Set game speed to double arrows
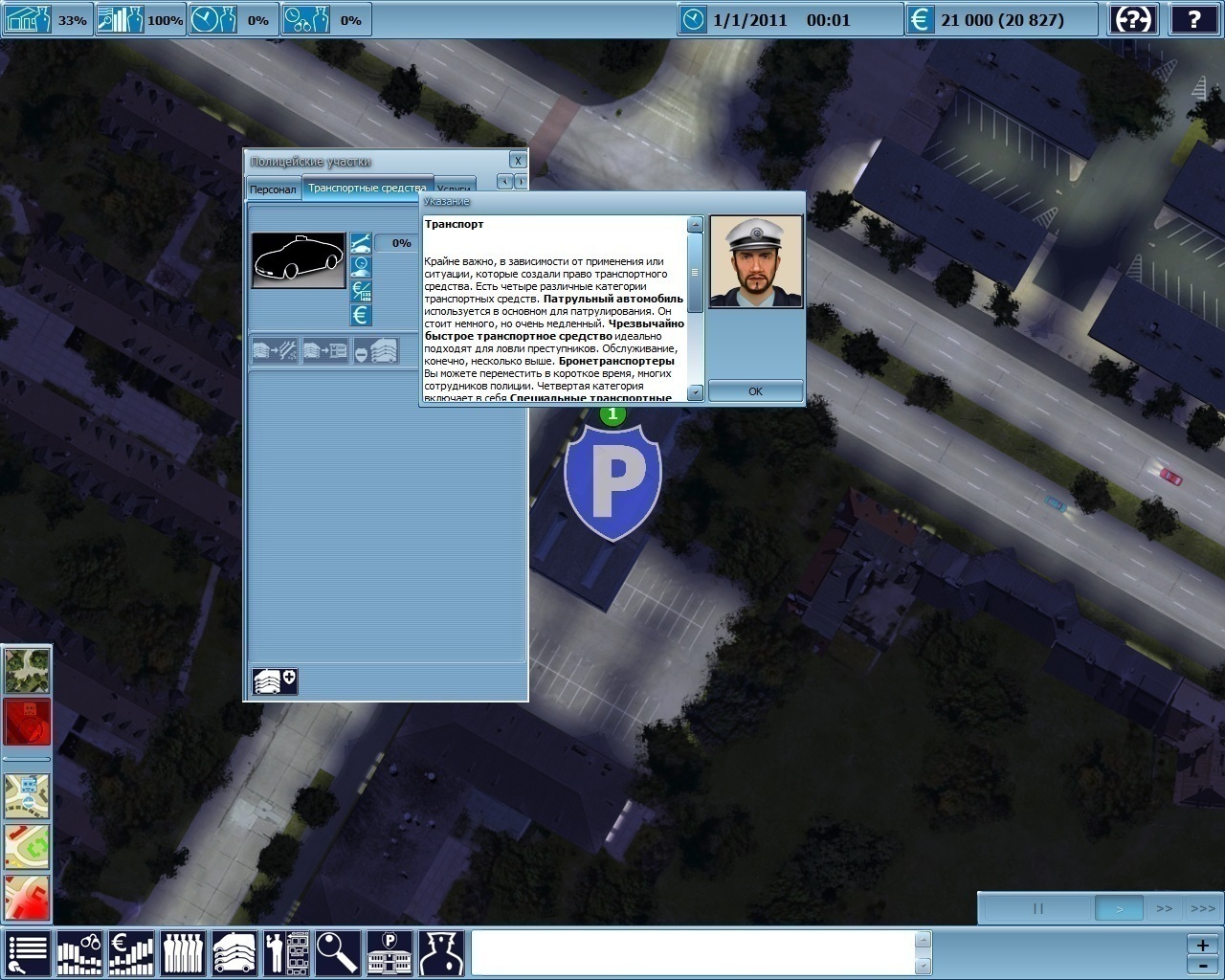Image resolution: width=1225 pixels, height=980 pixels. (x=1164, y=908)
